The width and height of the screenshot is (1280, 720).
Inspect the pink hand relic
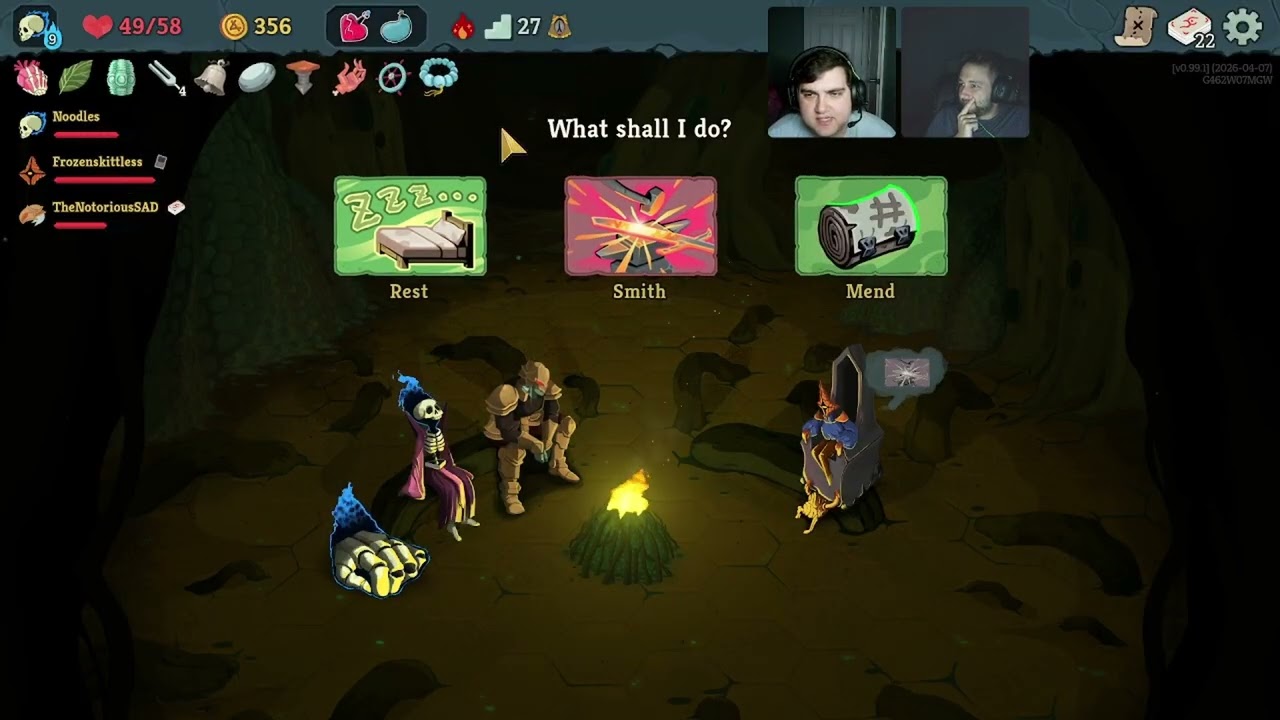coord(349,77)
